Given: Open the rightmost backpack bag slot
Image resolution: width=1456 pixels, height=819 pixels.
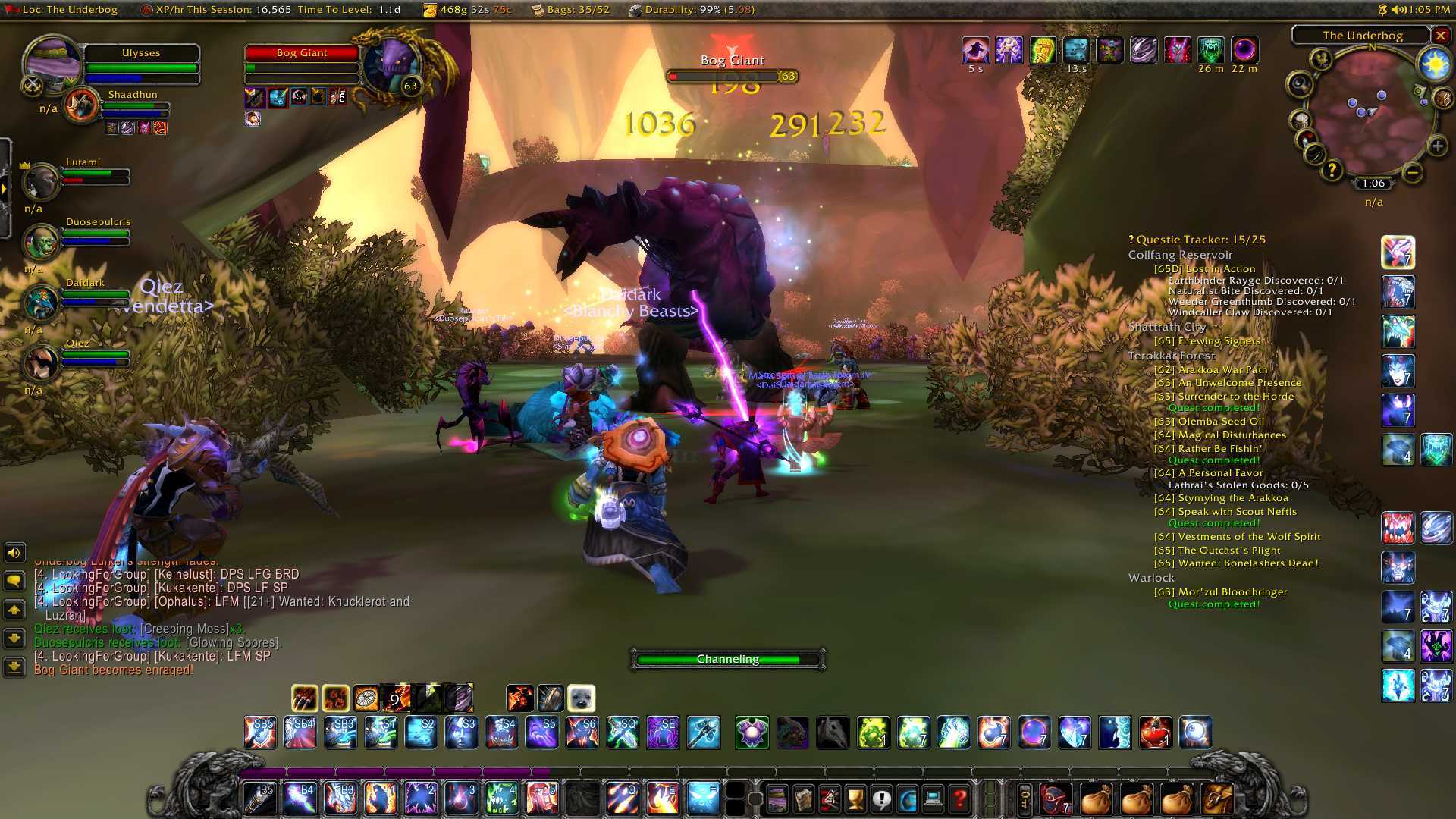Looking at the screenshot, I should [x=1216, y=799].
